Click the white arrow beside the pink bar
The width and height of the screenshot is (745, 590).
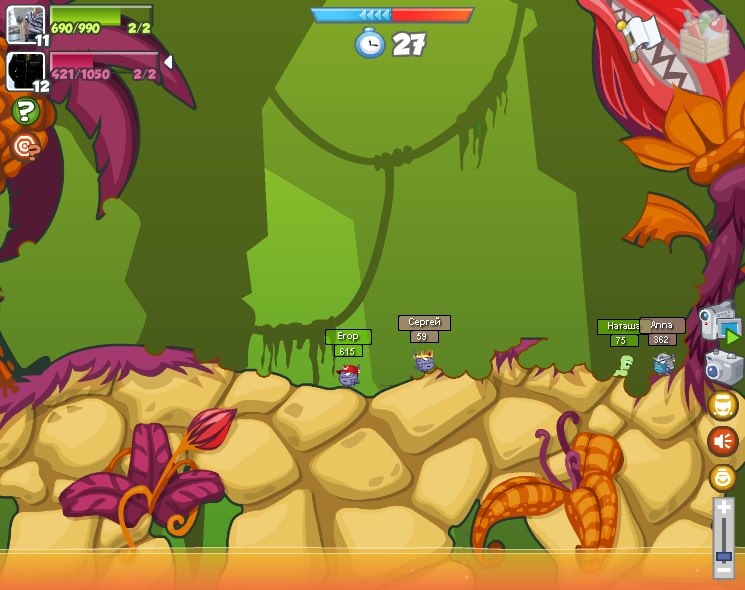168,62
